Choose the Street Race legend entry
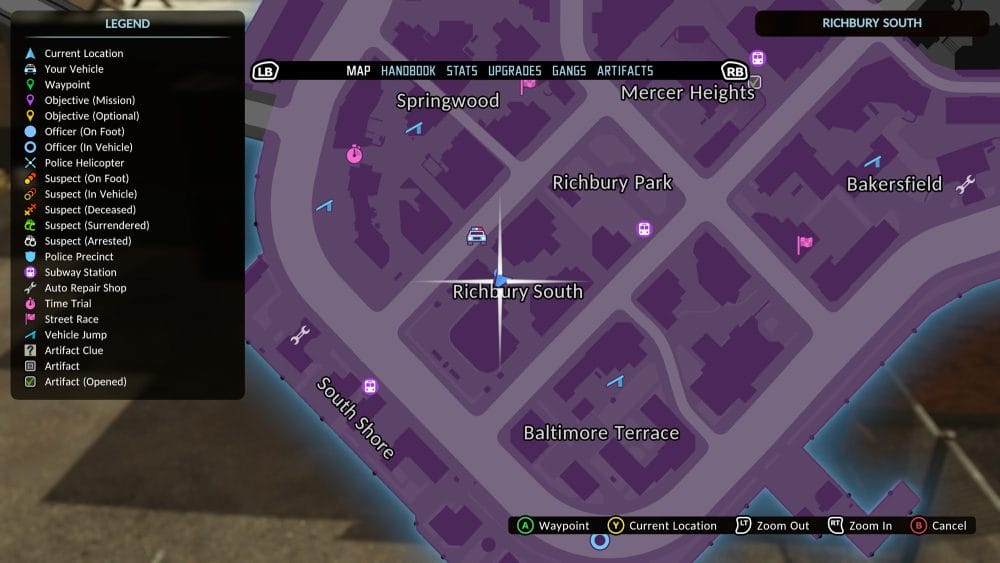 click(x=71, y=319)
